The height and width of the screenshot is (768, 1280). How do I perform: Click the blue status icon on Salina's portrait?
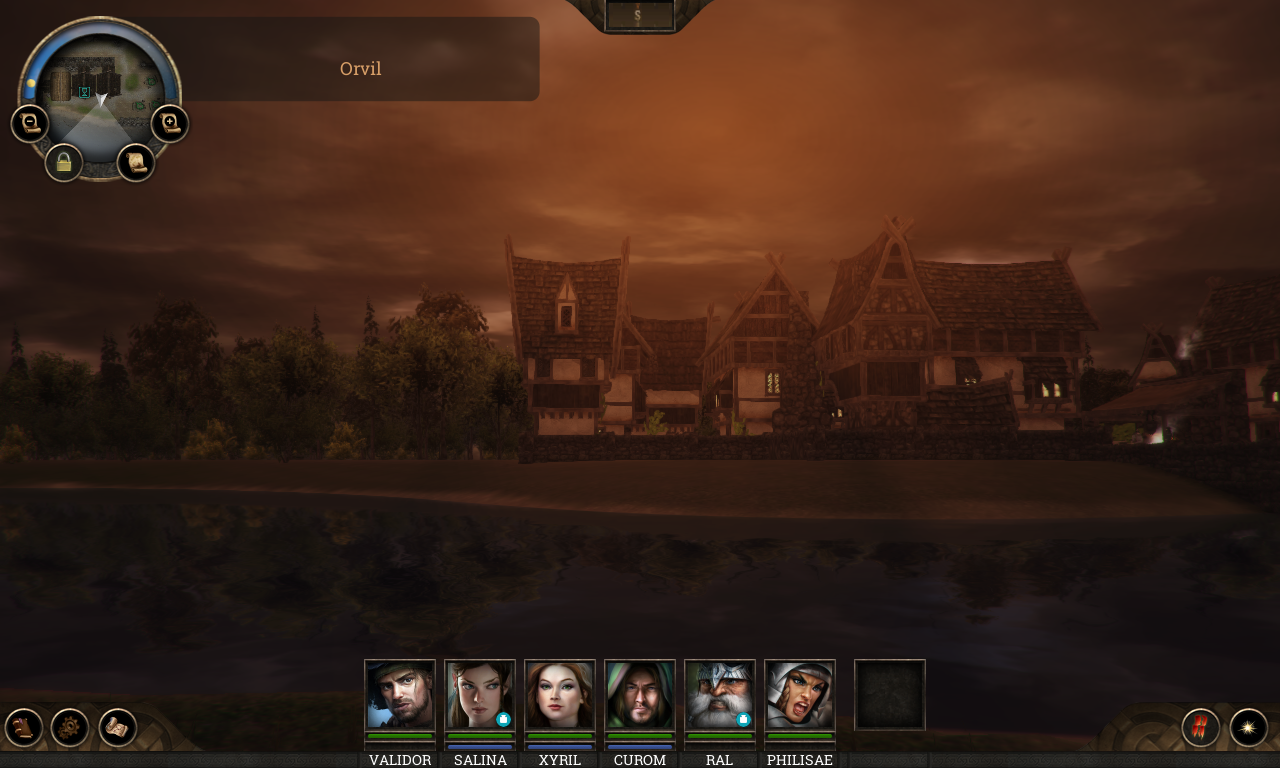click(x=505, y=718)
